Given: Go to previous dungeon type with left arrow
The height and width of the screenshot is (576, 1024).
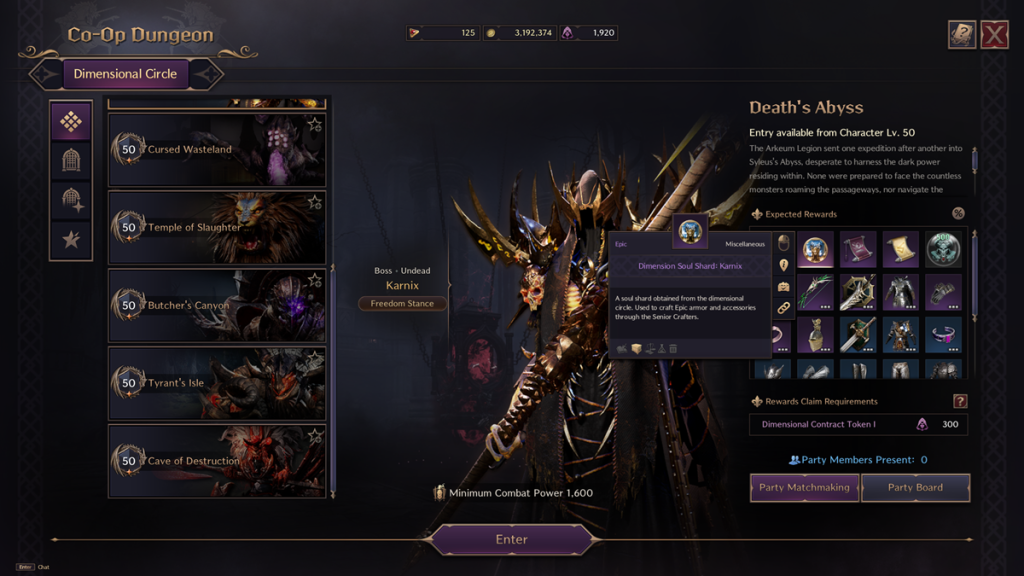Looking at the screenshot, I should coord(46,74).
